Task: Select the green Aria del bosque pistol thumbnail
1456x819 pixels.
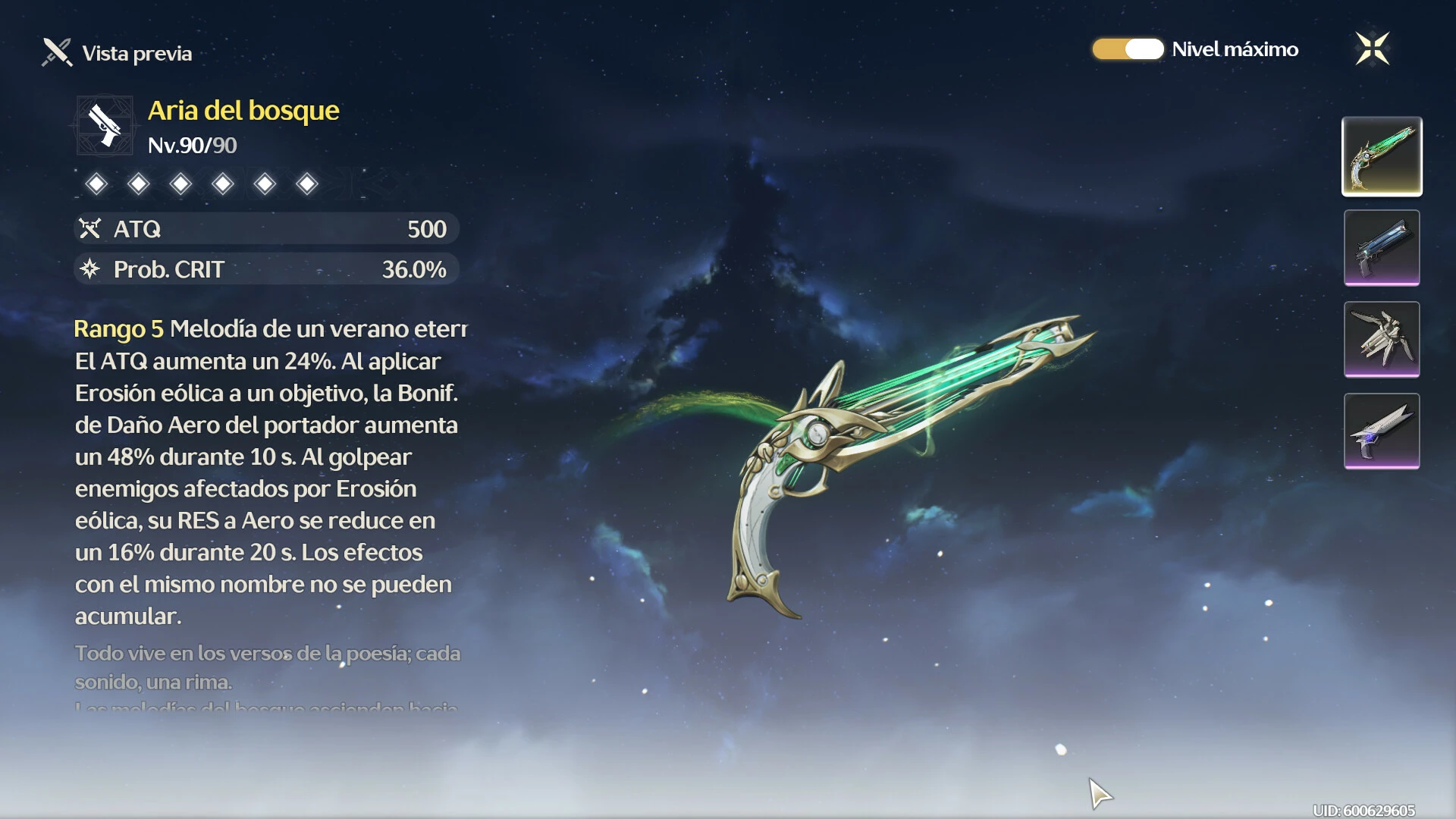Action: click(x=1382, y=156)
